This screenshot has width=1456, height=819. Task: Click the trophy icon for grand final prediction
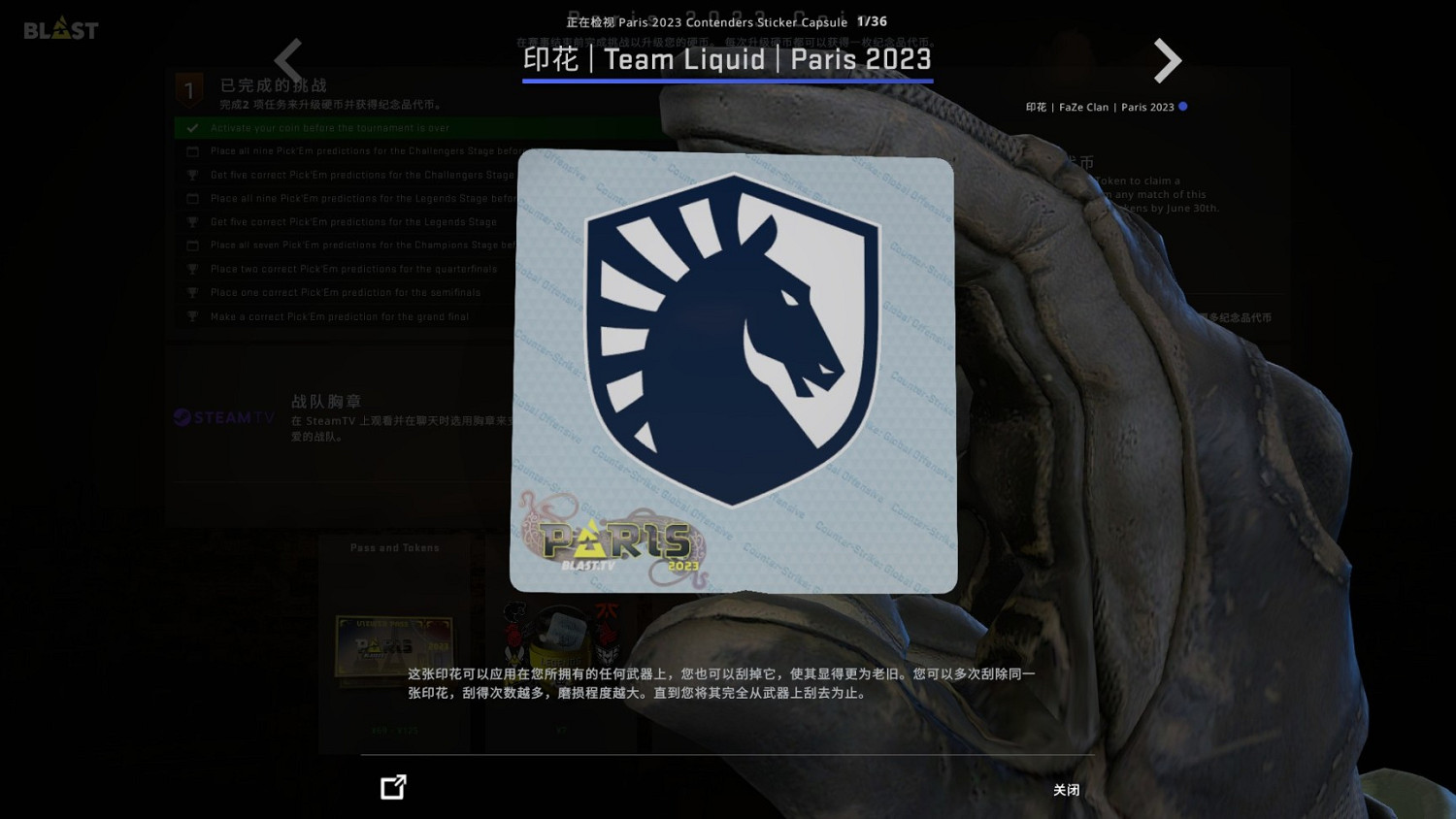click(192, 316)
